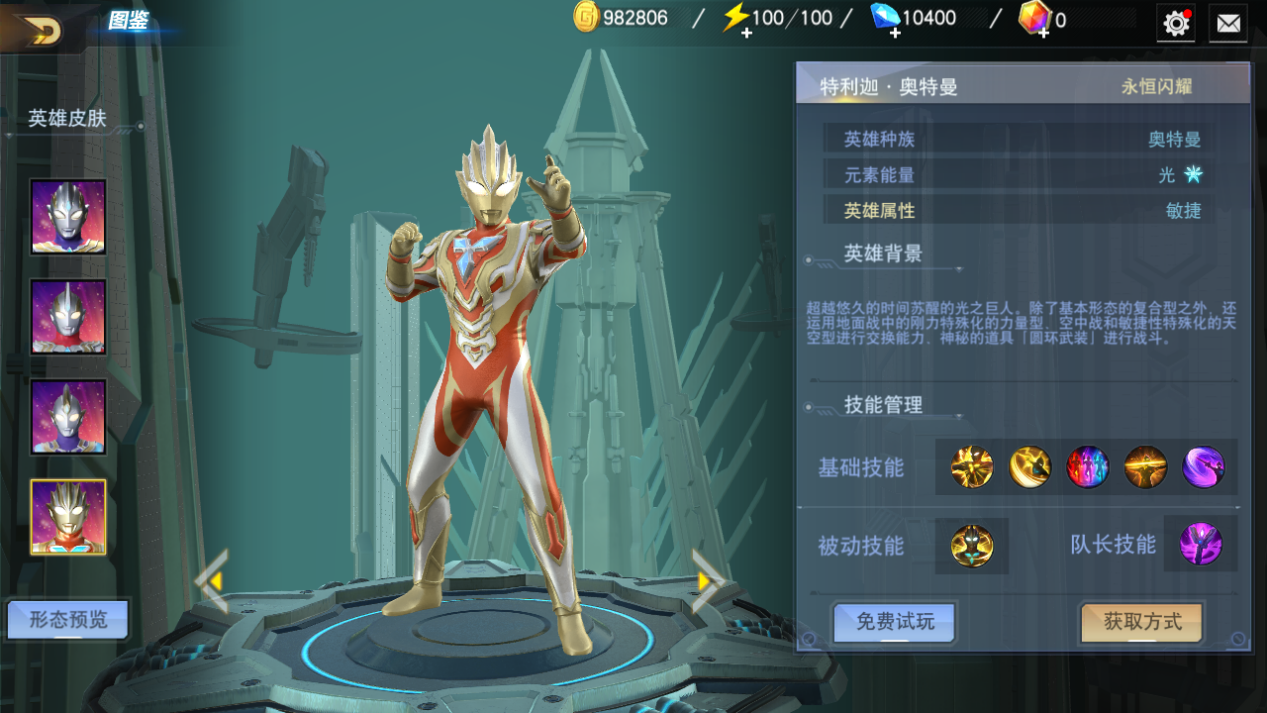Add rainbow gems with the plus
This screenshot has width=1267, height=713.
pyautogui.click(x=1041, y=33)
